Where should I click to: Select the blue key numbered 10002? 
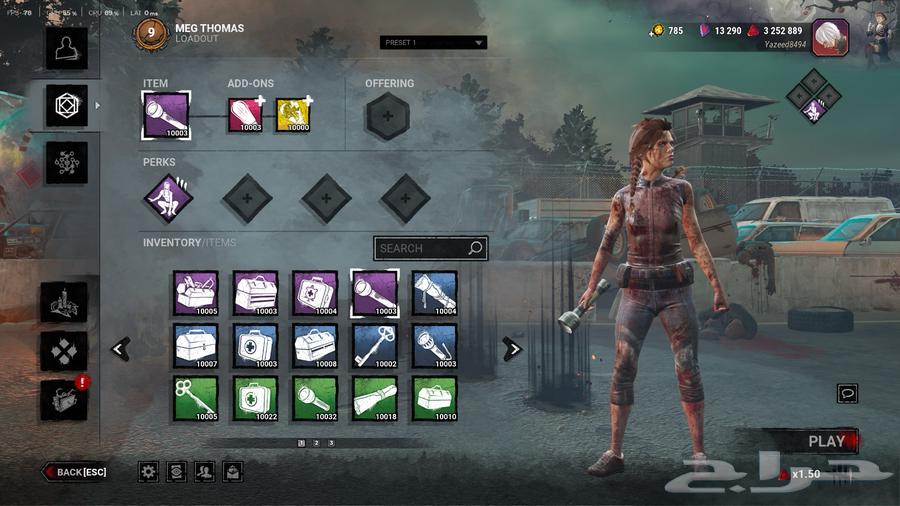375,346
